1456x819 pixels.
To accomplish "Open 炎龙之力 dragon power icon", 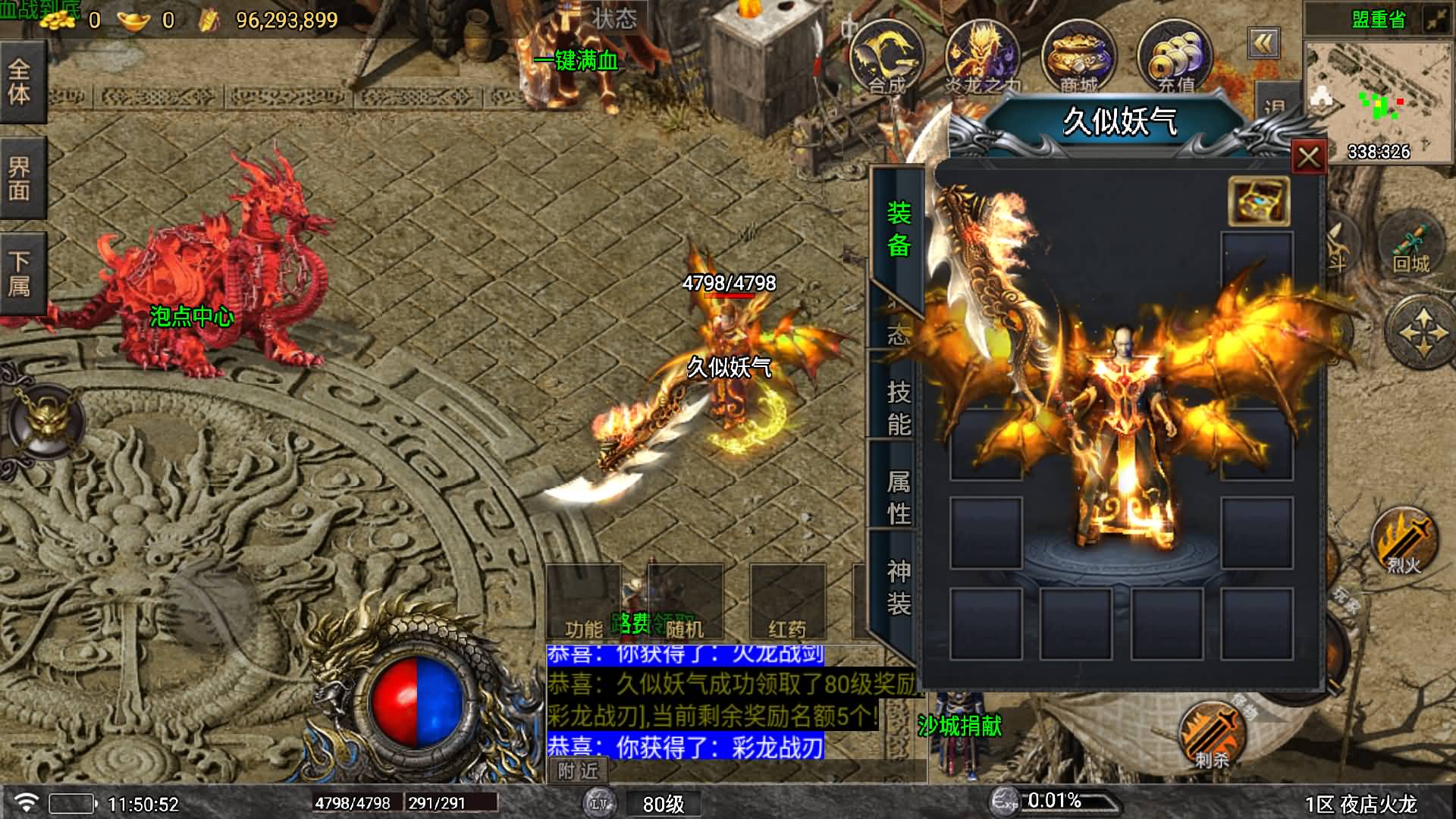I will [982, 58].
